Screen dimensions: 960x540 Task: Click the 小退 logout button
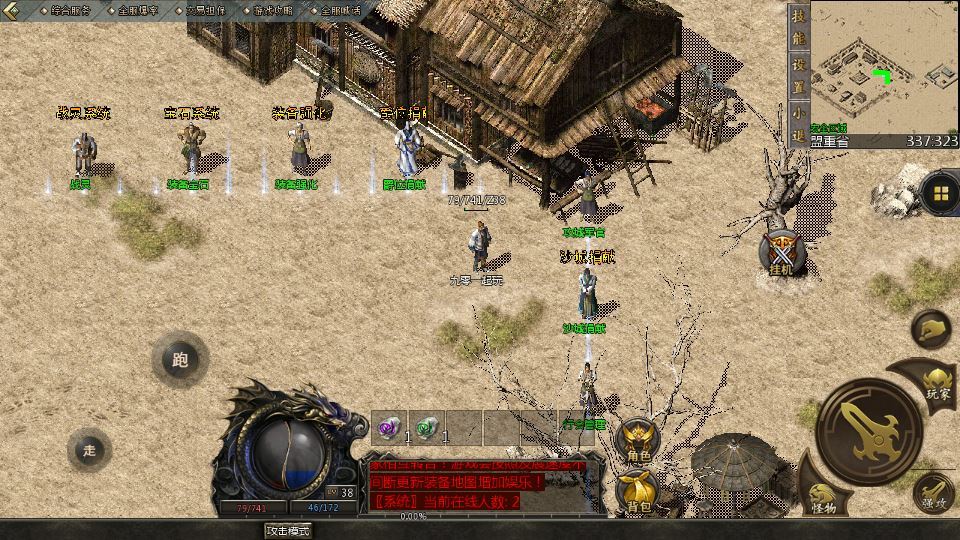[798, 124]
